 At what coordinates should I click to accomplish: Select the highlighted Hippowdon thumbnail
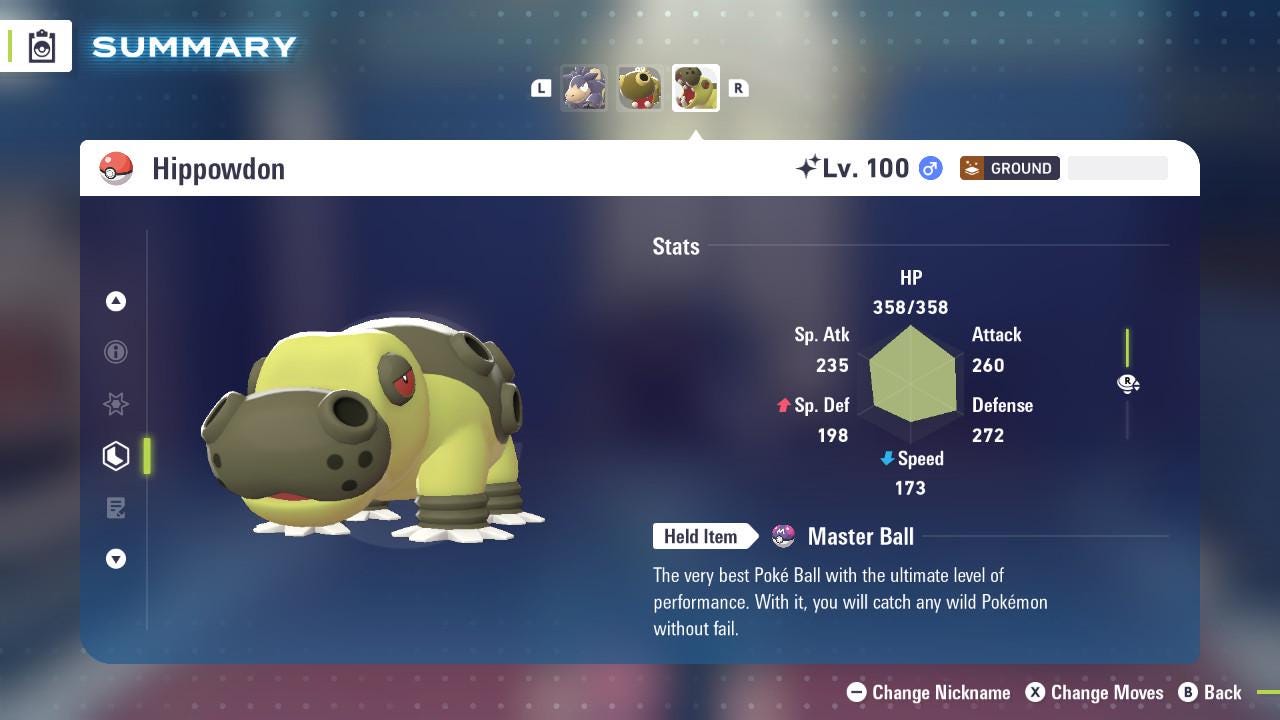coord(695,87)
